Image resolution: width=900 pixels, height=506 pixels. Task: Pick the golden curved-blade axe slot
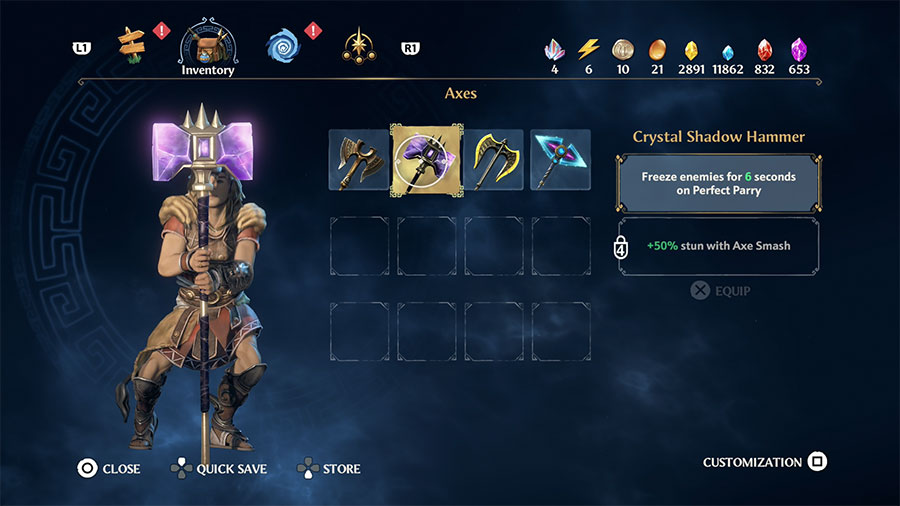click(x=493, y=158)
